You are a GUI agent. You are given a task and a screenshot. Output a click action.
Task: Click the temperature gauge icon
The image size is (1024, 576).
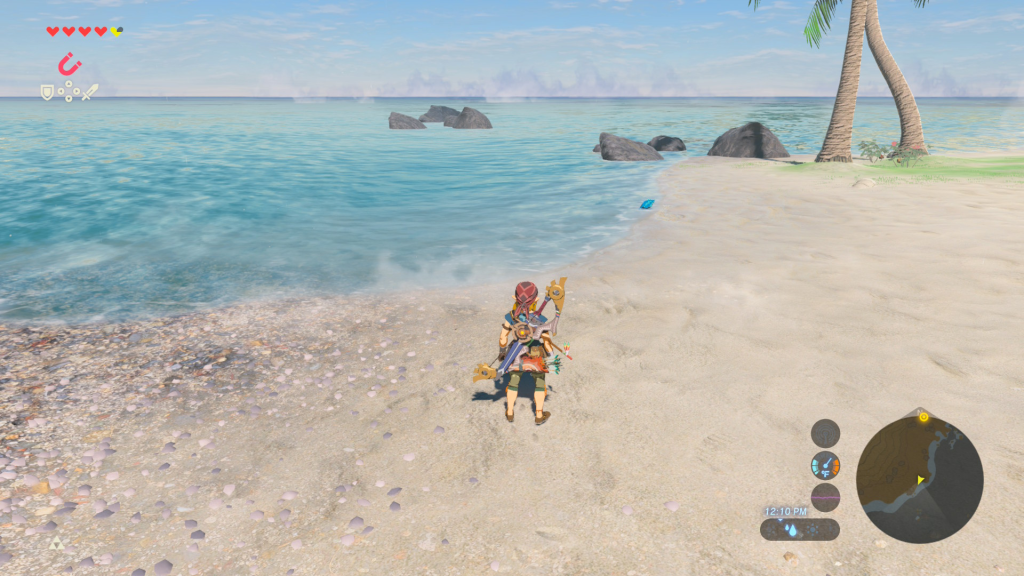(x=825, y=465)
